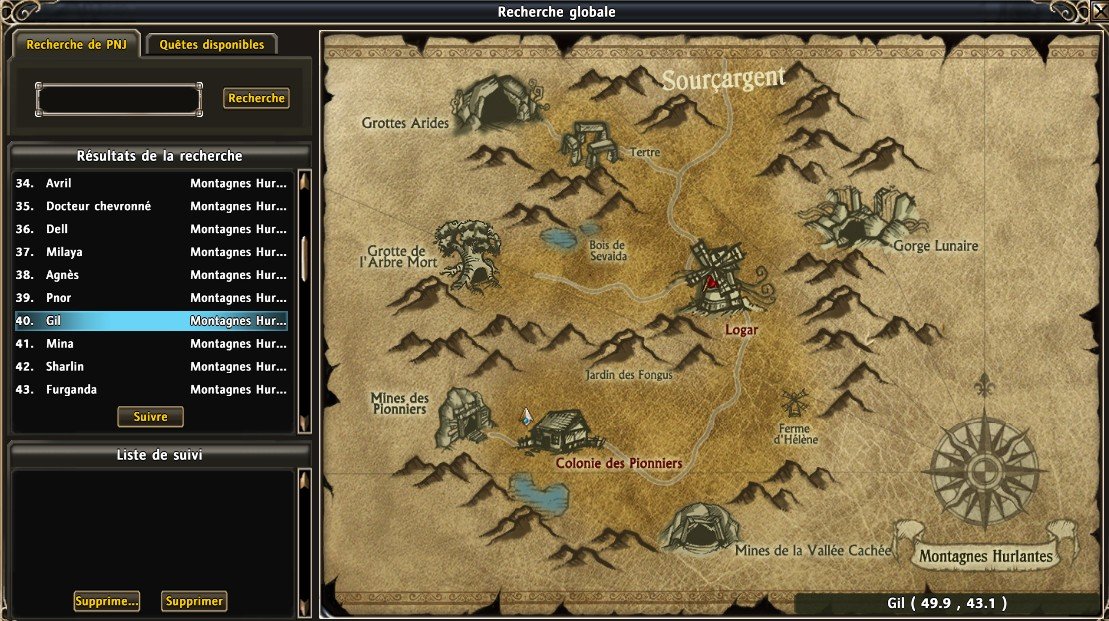Image resolution: width=1109 pixels, height=621 pixels.
Task: Click the Recherche button
Action: pyautogui.click(x=256, y=98)
